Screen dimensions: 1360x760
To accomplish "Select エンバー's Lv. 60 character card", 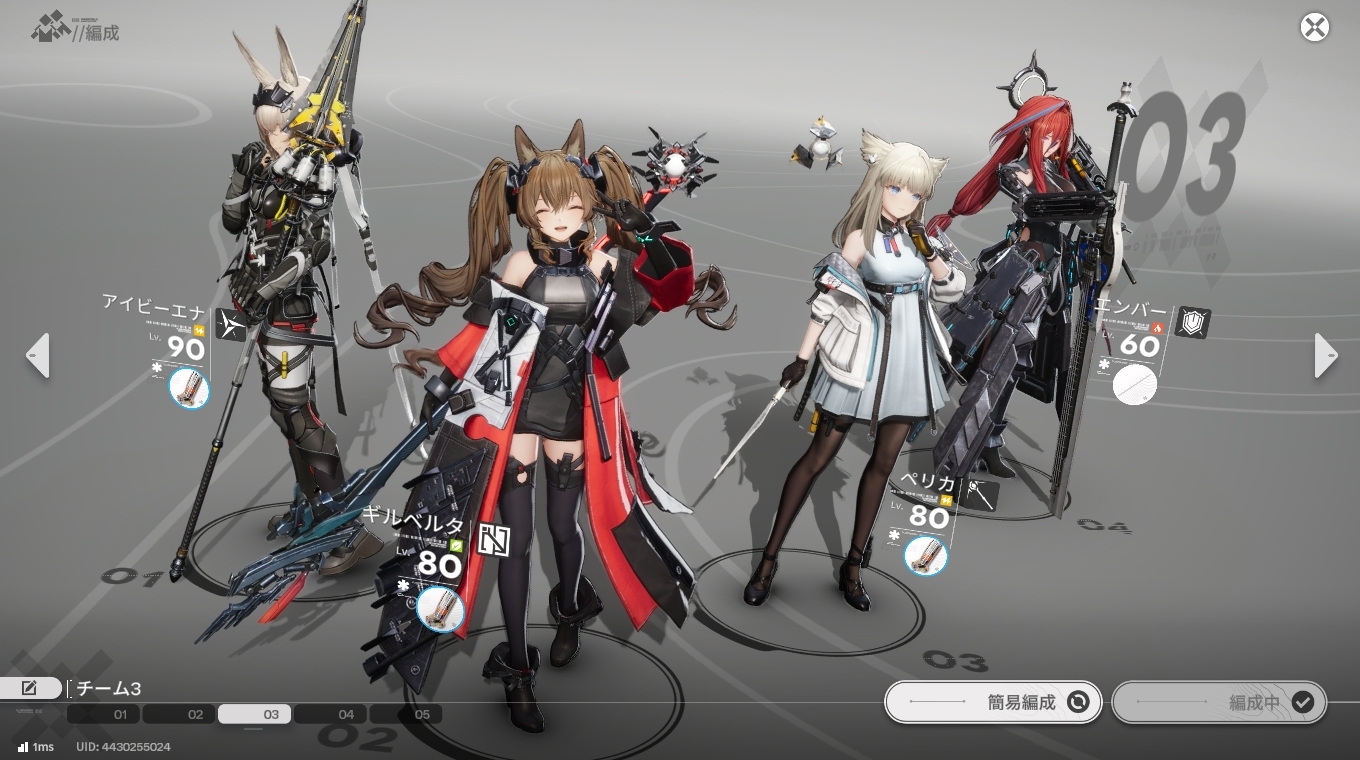I will point(1138,345).
